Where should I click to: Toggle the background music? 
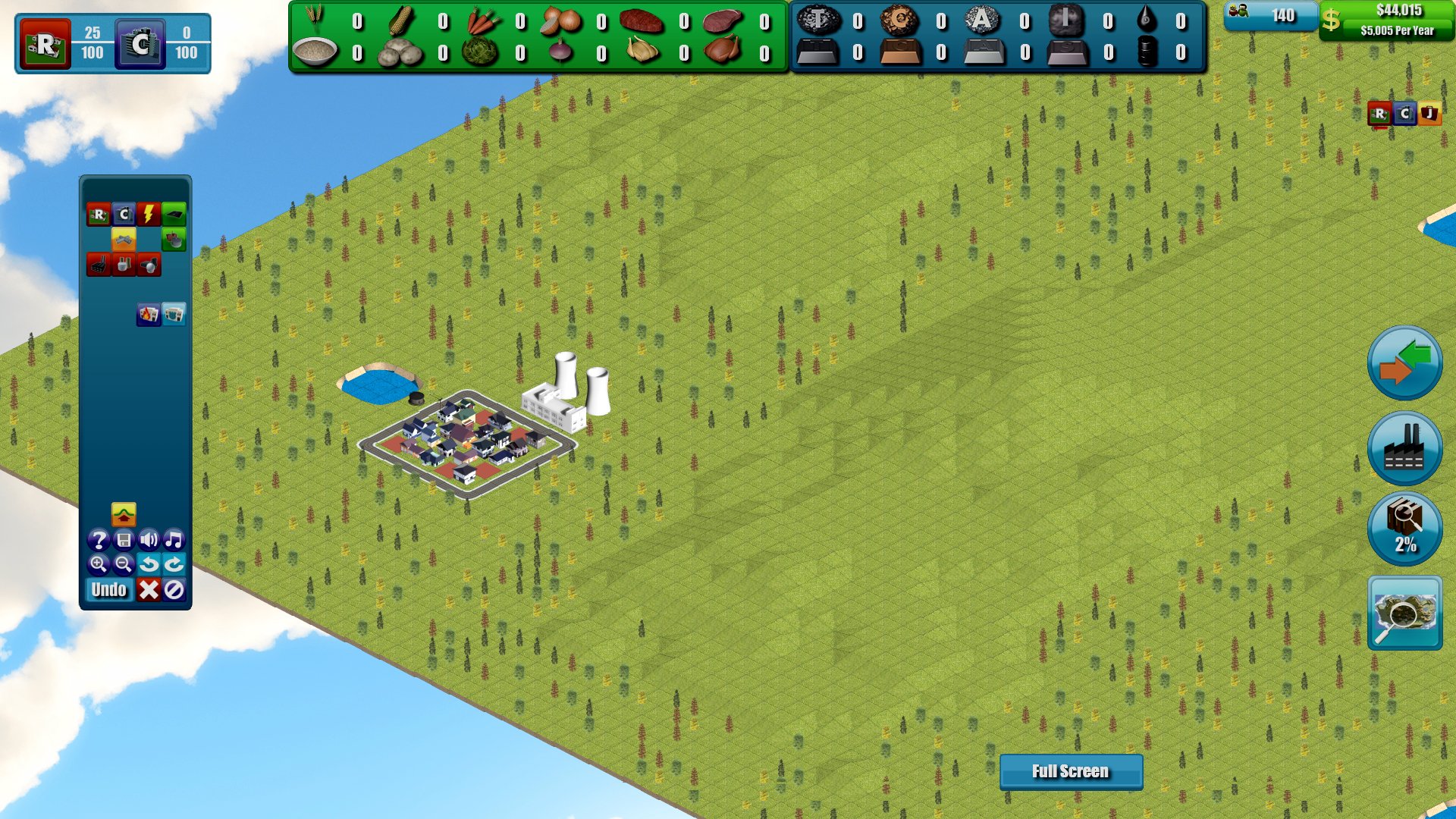[x=174, y=541]
